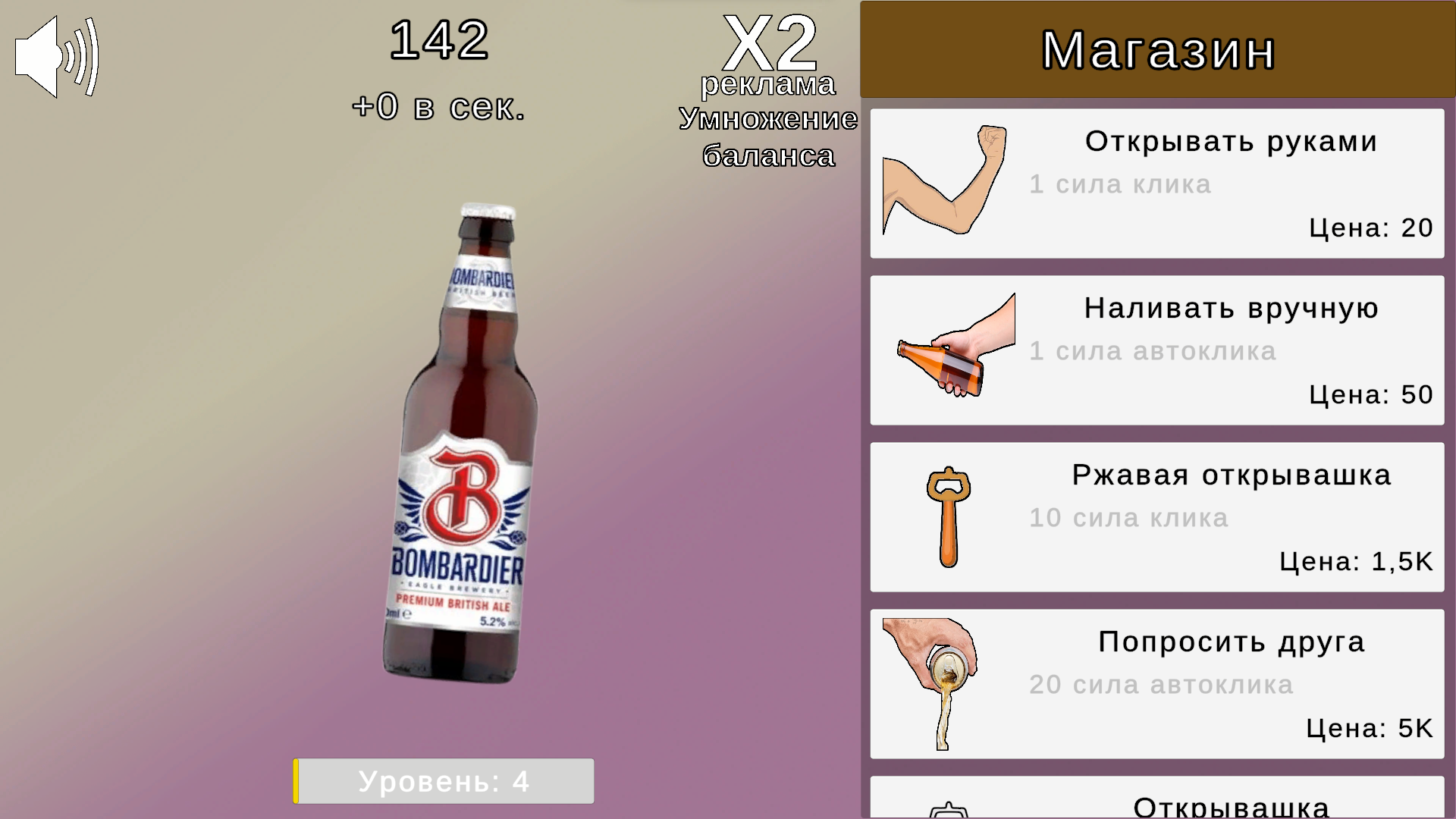1456x819 pixels.
Task: Click the arm muscle icon for Открывать руками
Action: pyautogui.click(x=943, y=180)
